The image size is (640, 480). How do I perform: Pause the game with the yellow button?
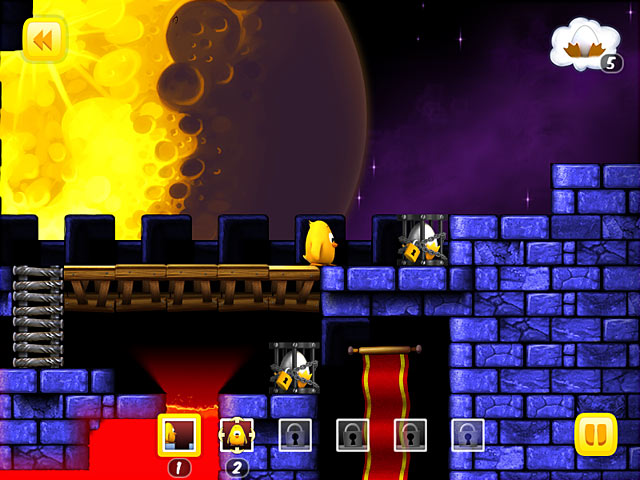[x=595, y=435]
